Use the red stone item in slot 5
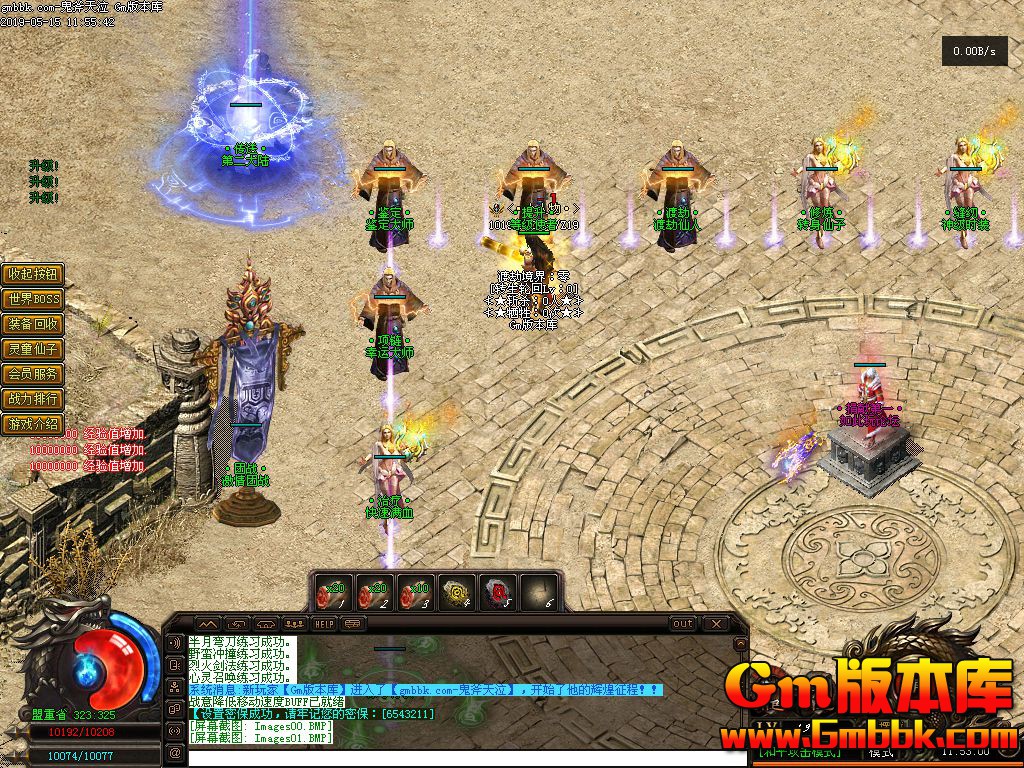1024x768 pixels. click(x=499, y=592)
